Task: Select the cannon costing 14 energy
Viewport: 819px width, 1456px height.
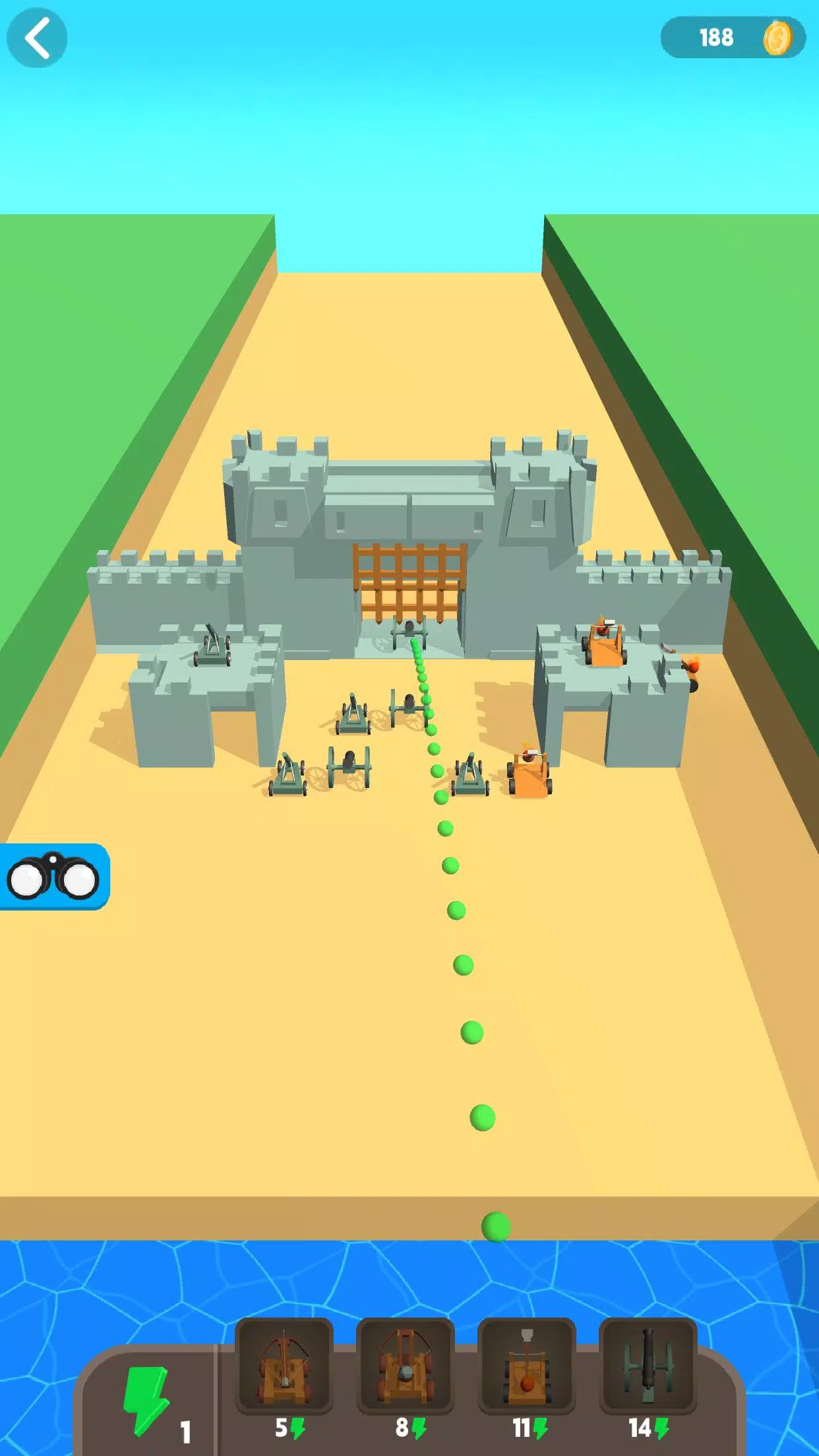Action: coord(648,1366)
